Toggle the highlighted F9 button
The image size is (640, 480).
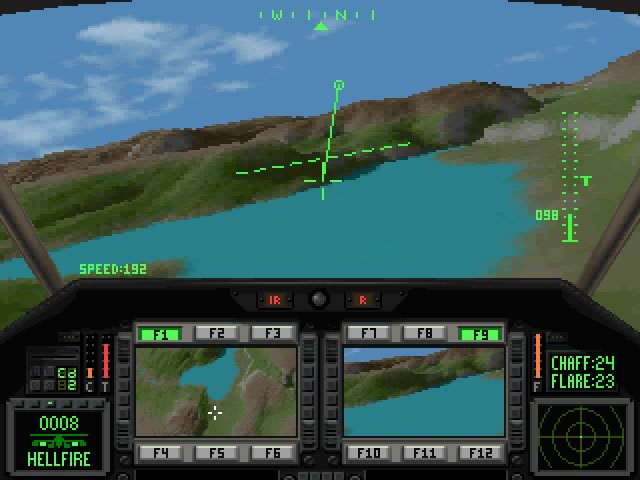pos(480,334)
